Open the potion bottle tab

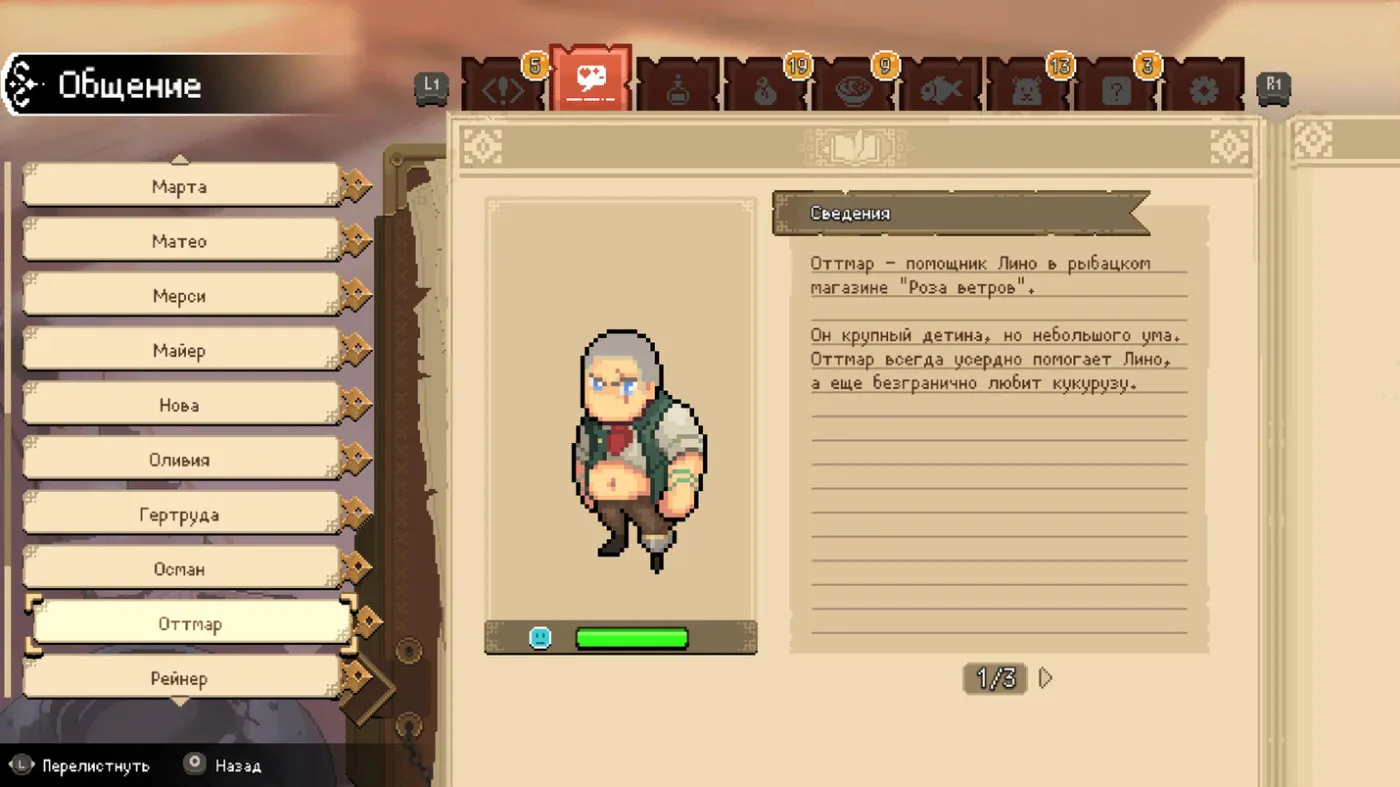point(678,90)
